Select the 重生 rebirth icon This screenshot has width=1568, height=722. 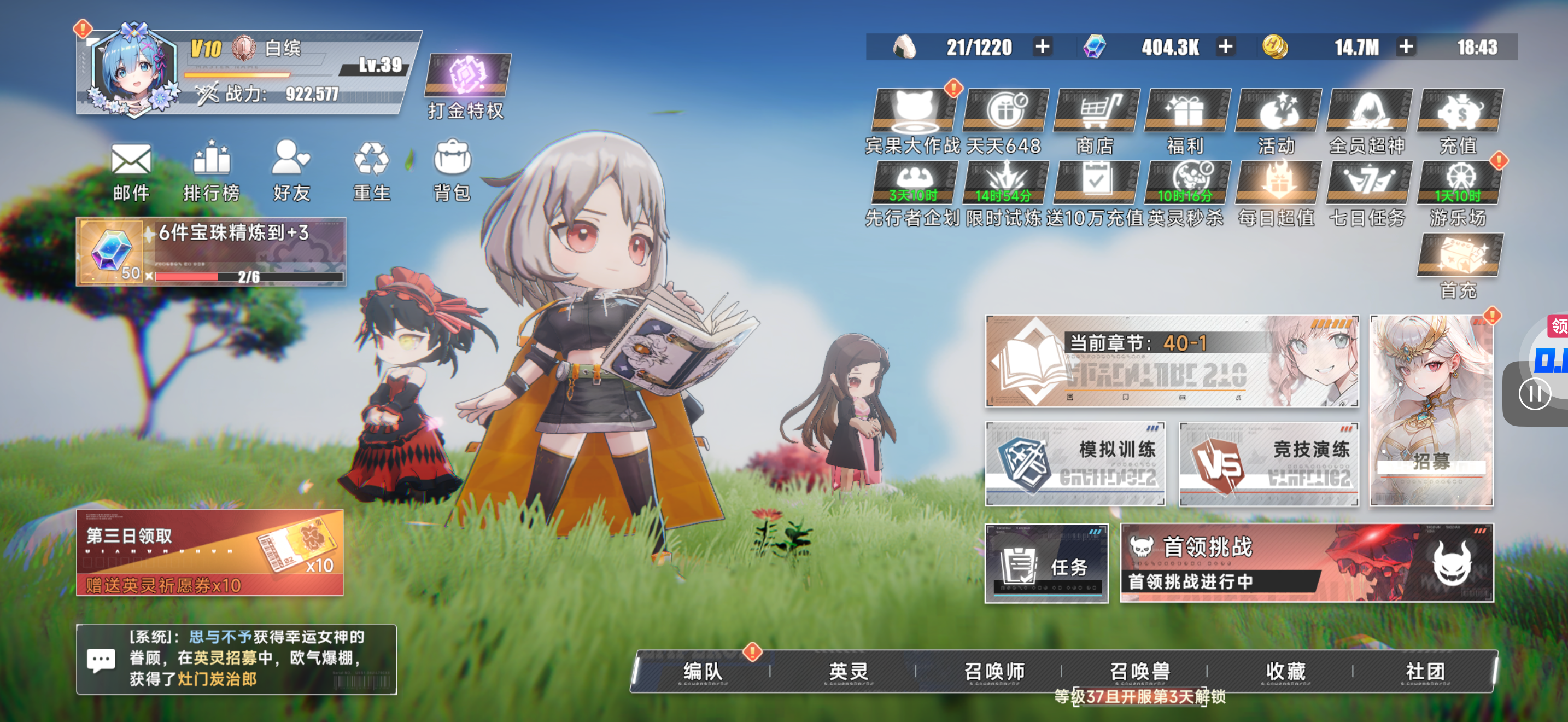(371, 172)
